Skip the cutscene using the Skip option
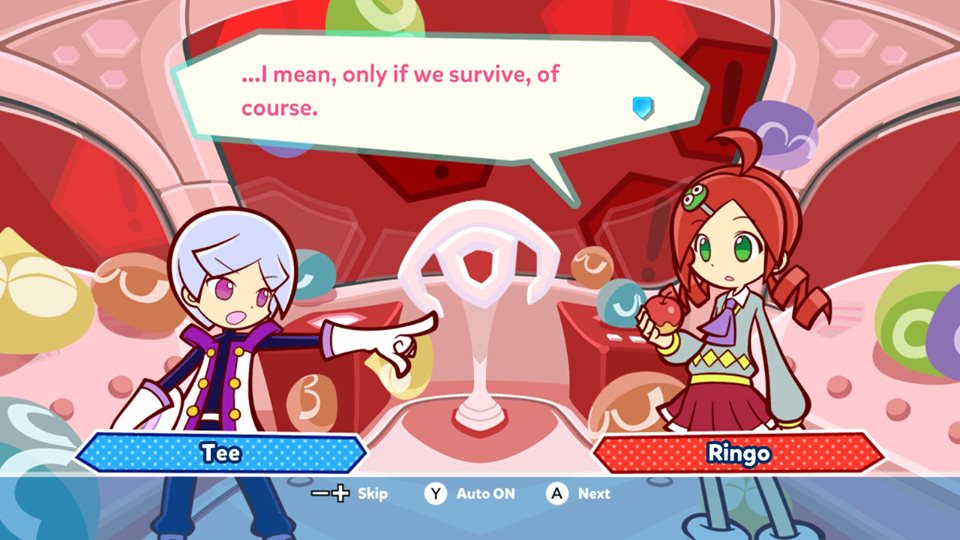The height and width of the screenshot is (540, 960). tap(350, 493)
